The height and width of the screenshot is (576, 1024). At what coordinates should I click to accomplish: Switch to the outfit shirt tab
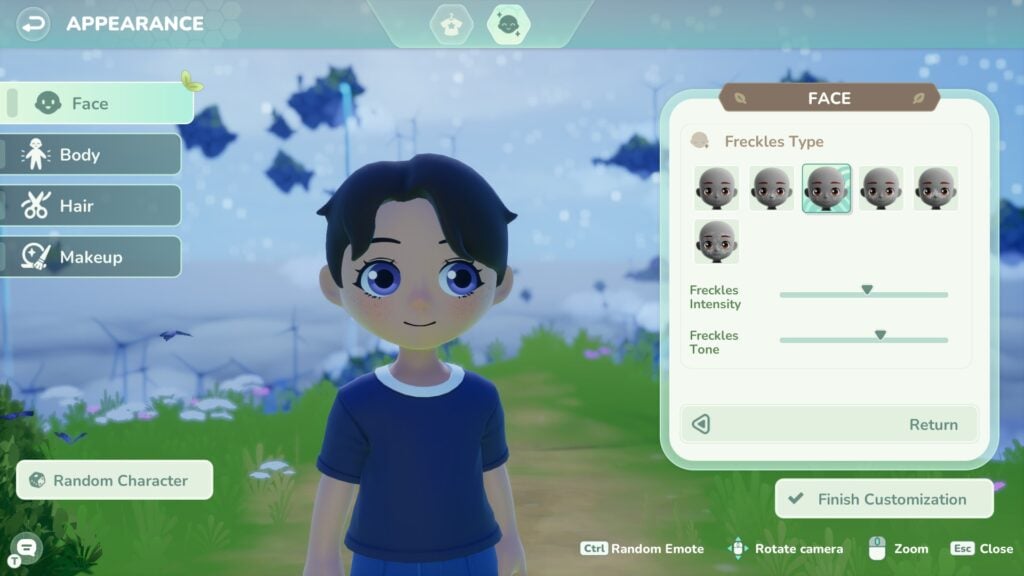point(451,24)
